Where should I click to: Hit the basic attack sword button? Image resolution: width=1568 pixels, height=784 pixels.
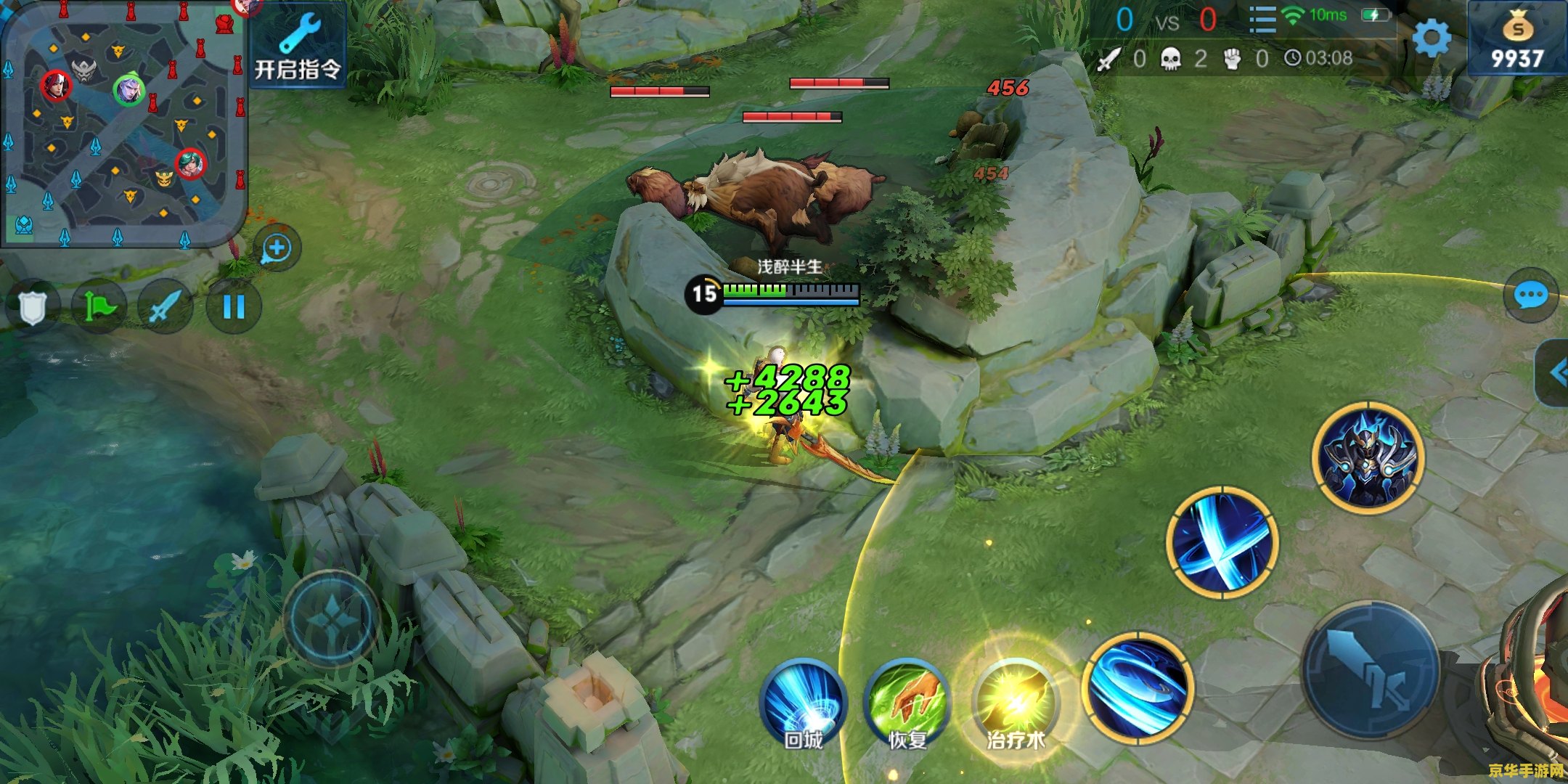tap(1371, 669)
